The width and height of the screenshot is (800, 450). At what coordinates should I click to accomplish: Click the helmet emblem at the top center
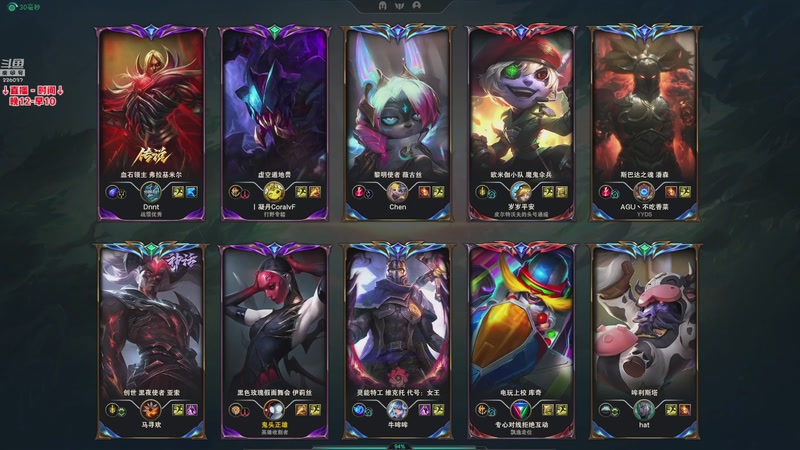pos(385,6)
